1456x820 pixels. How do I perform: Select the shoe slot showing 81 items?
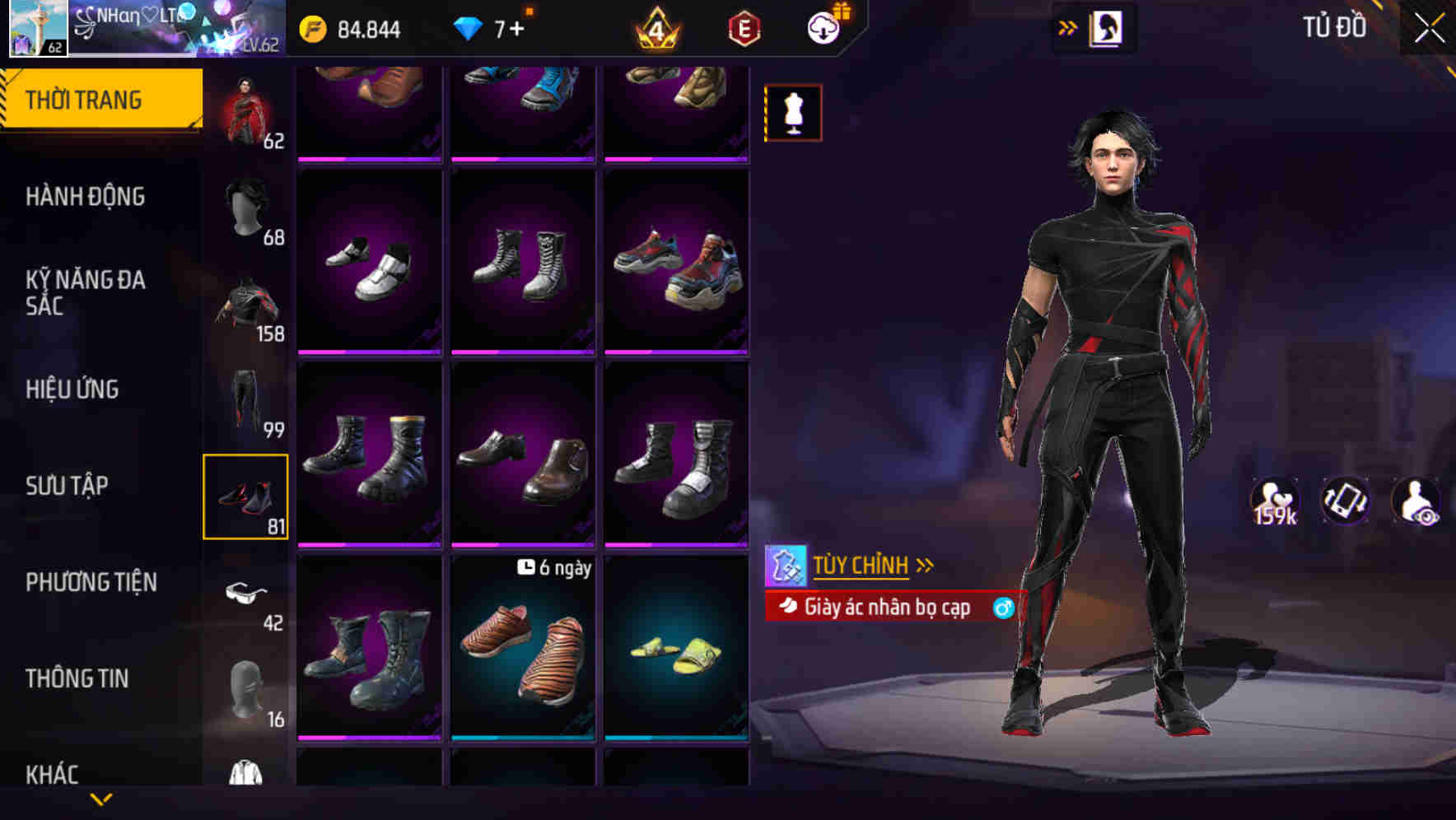coord(245,494)
